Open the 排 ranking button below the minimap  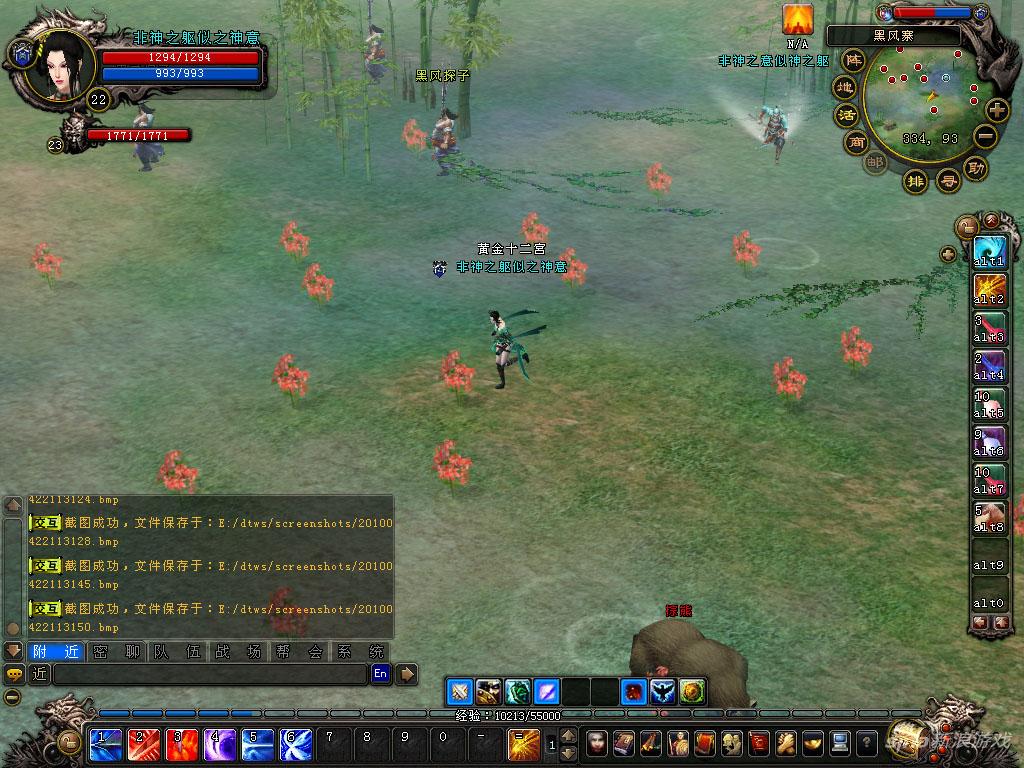click(x=914, y=180)
